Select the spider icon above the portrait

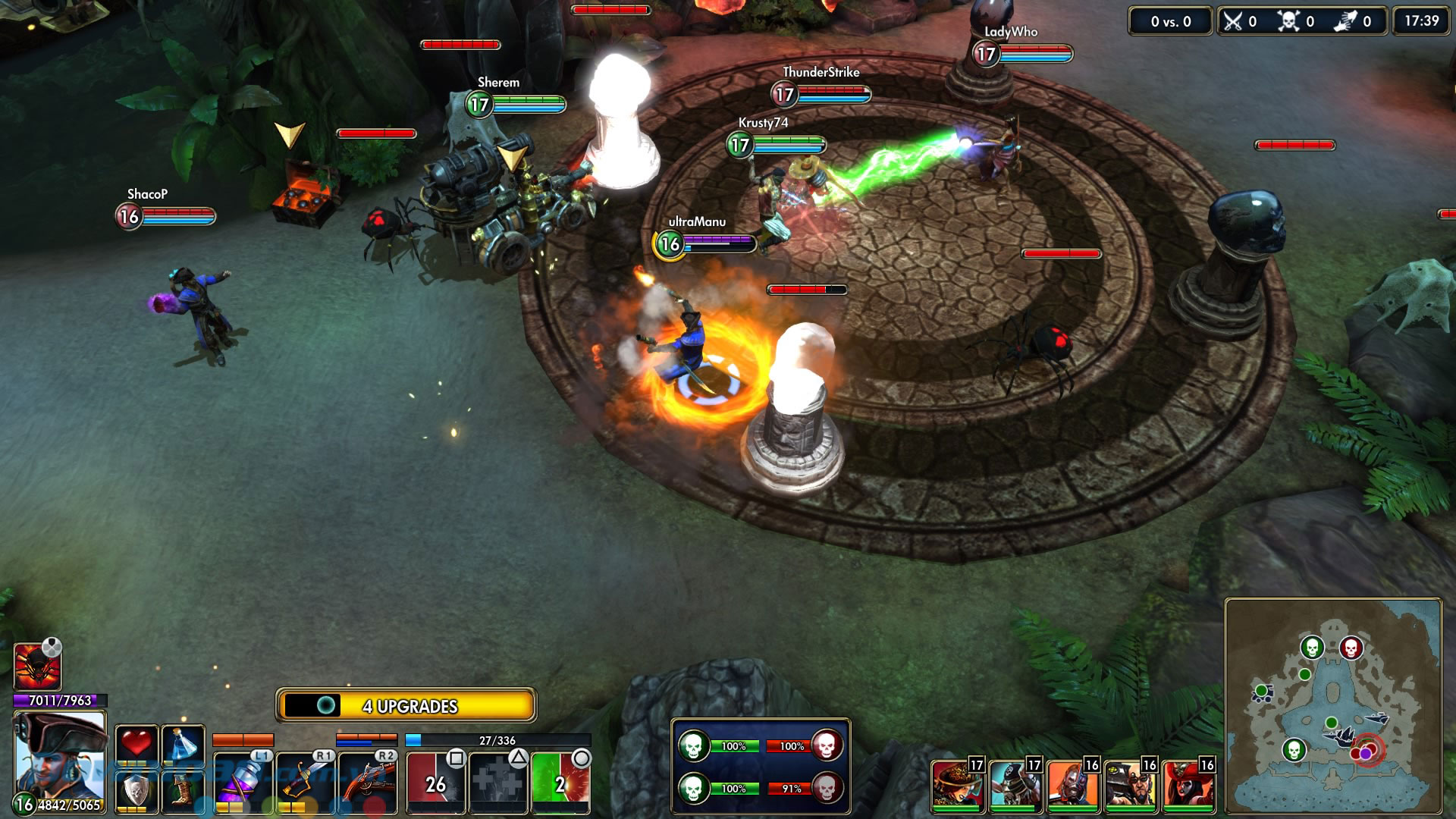[x=37, y=667]
